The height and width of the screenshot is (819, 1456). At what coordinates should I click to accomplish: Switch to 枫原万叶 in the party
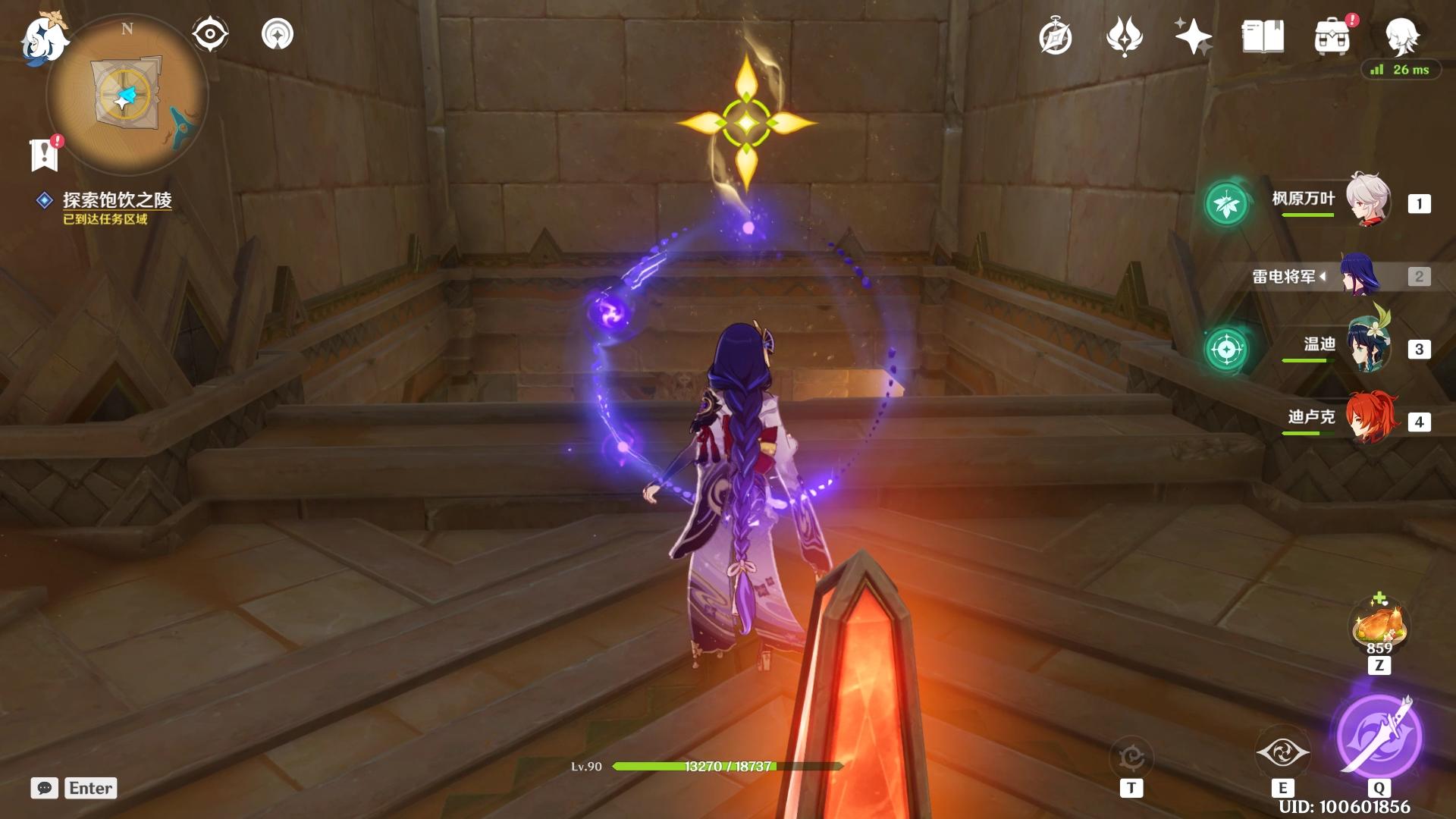[x=1367, y=200]
